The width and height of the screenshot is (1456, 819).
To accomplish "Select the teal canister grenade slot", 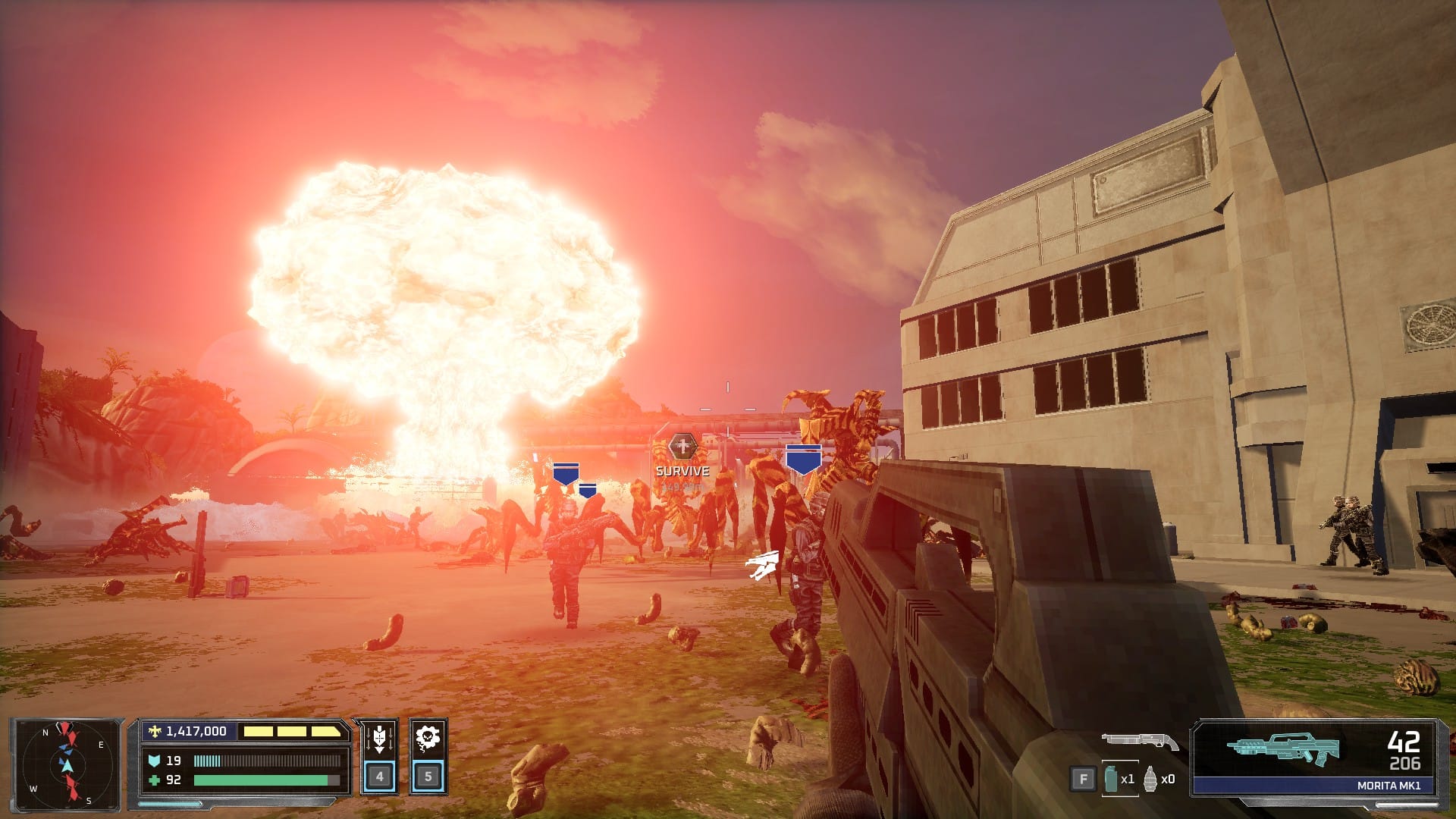I will point(1112,779).
